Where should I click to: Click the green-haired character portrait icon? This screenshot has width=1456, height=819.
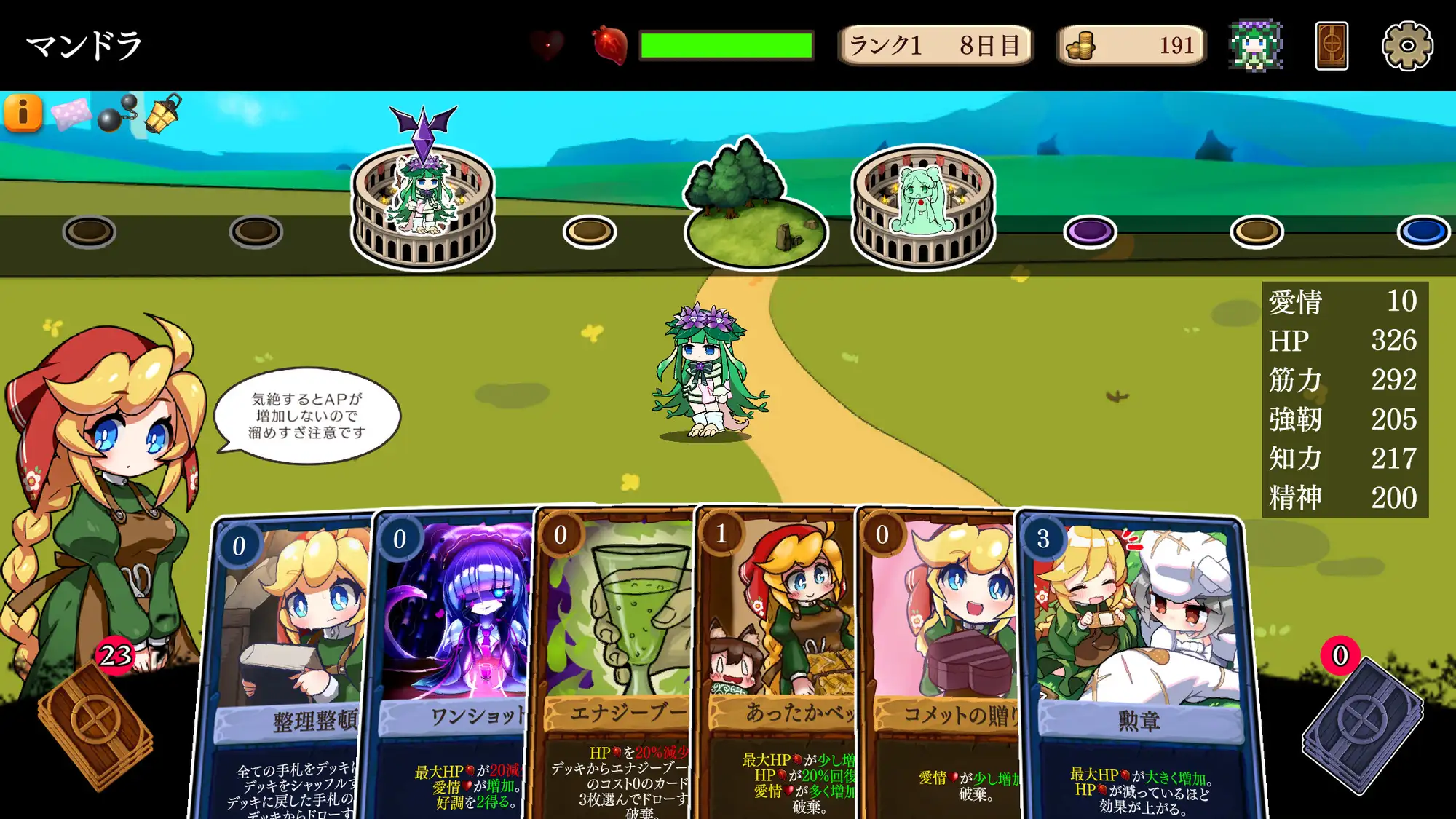click(x=1256, y=46)
